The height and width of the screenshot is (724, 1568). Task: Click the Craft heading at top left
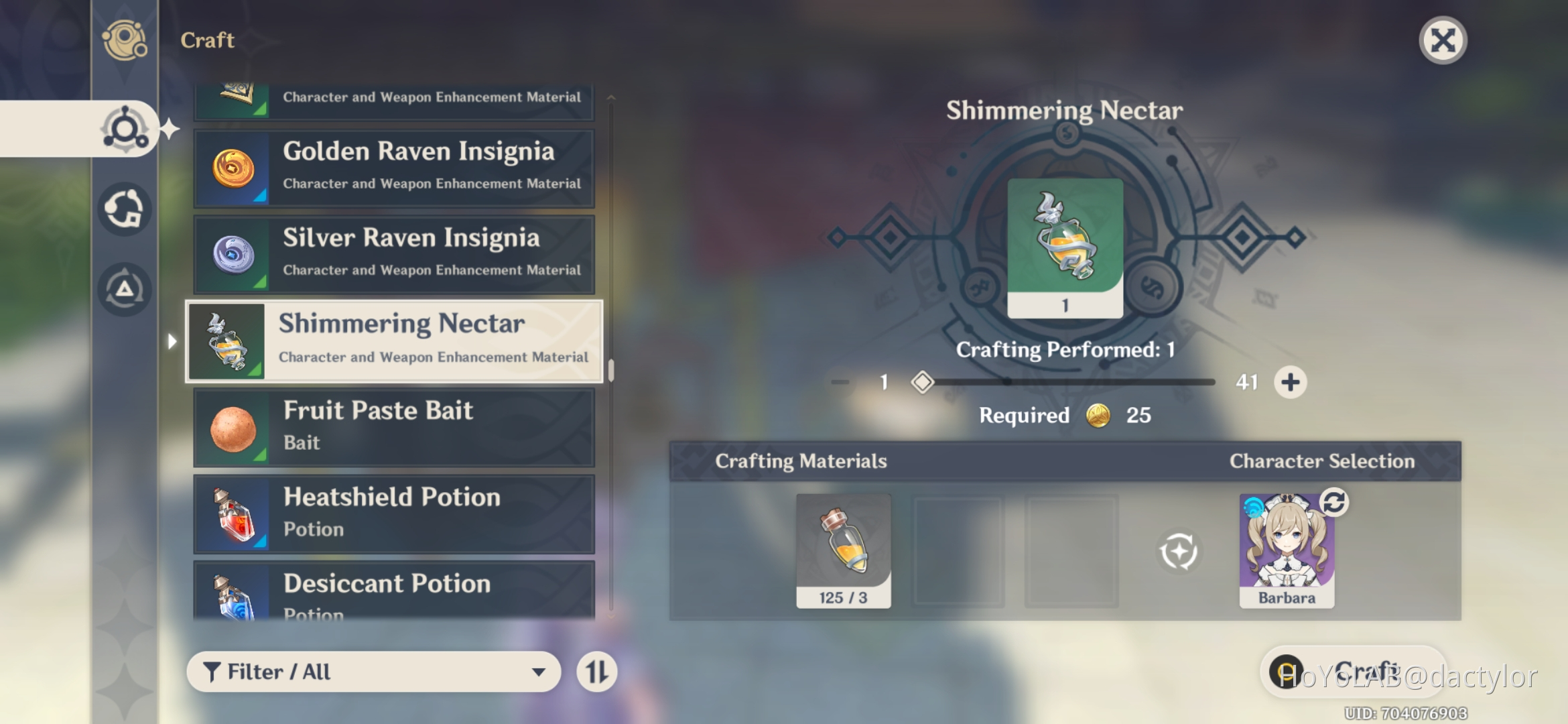pyautogui.click(x=206, y=40)
